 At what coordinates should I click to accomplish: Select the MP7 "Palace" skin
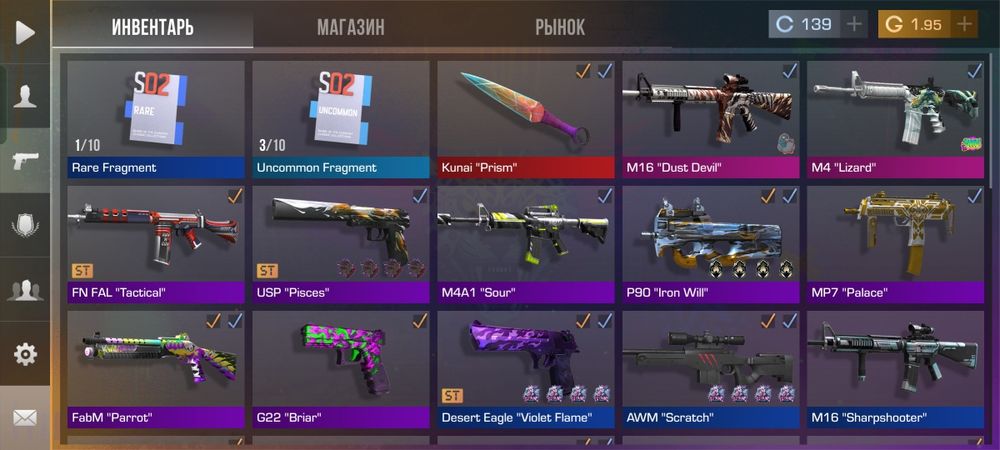[x=895, y=243]
